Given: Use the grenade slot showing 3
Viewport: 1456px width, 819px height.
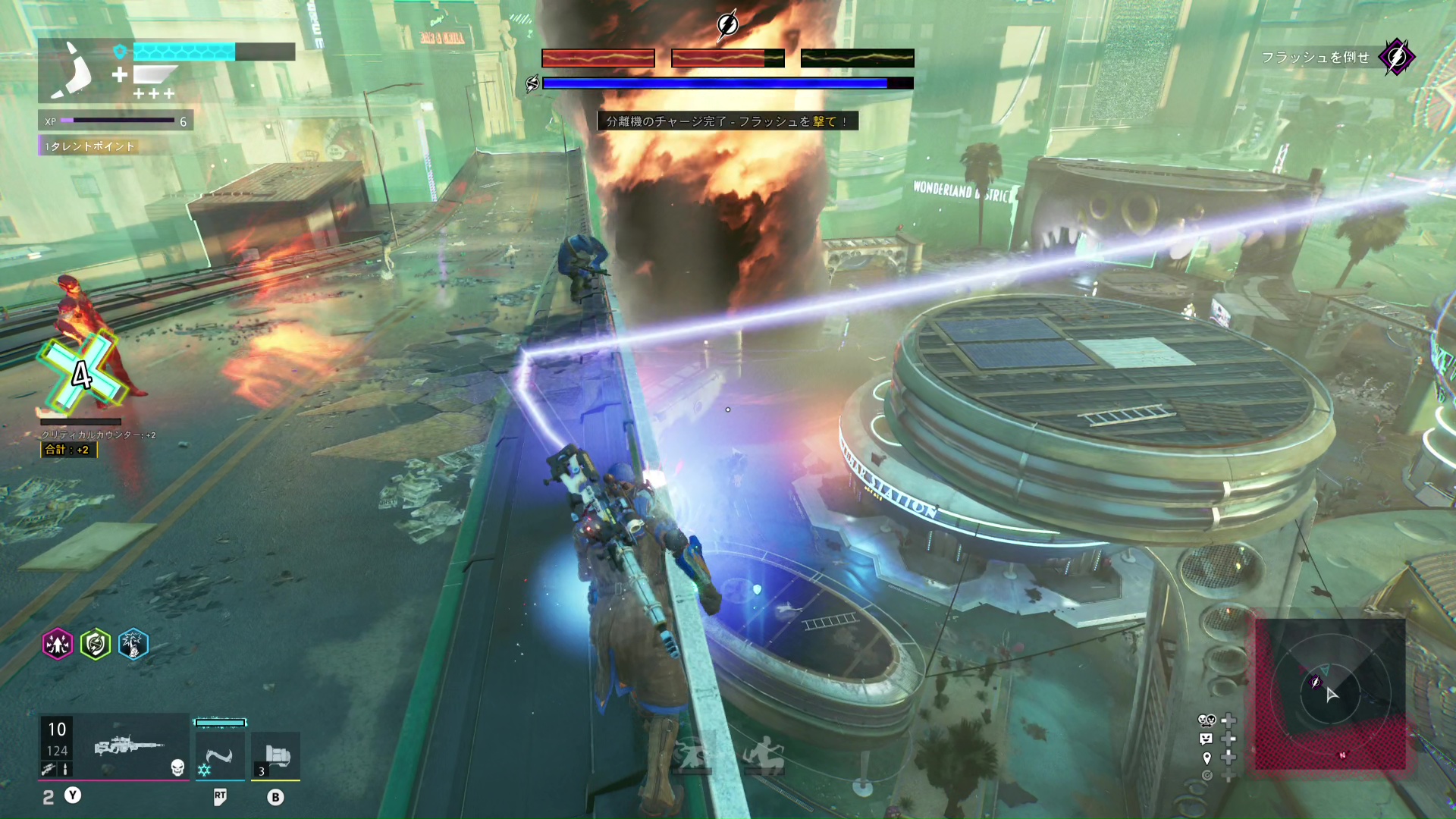Looking at the screenshot, I should [275, 756].
